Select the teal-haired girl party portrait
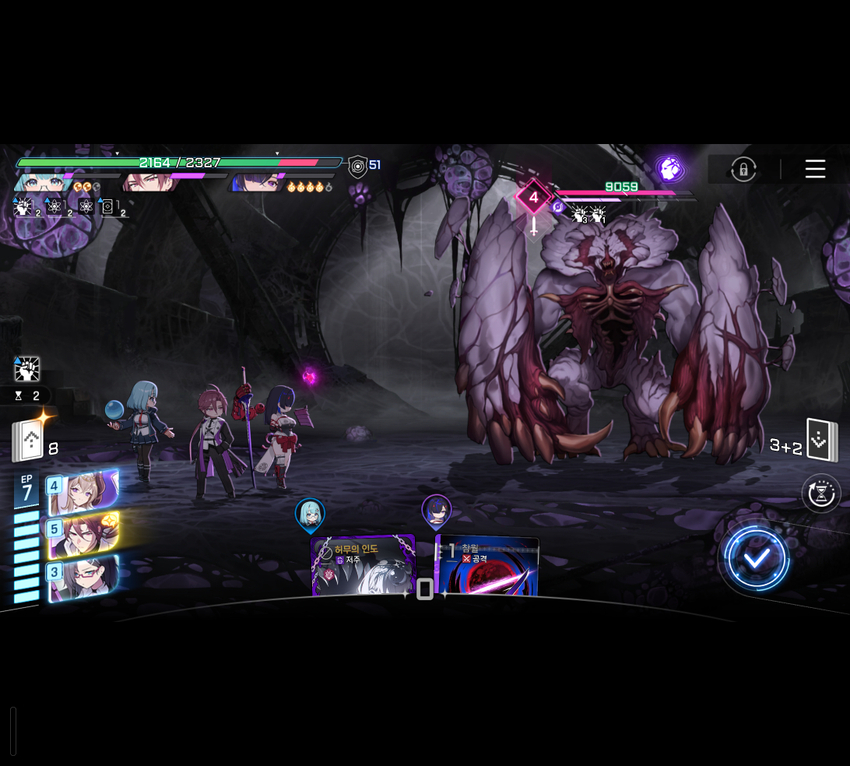This screenshot has height=766, width=850. (x=42, y=183)
